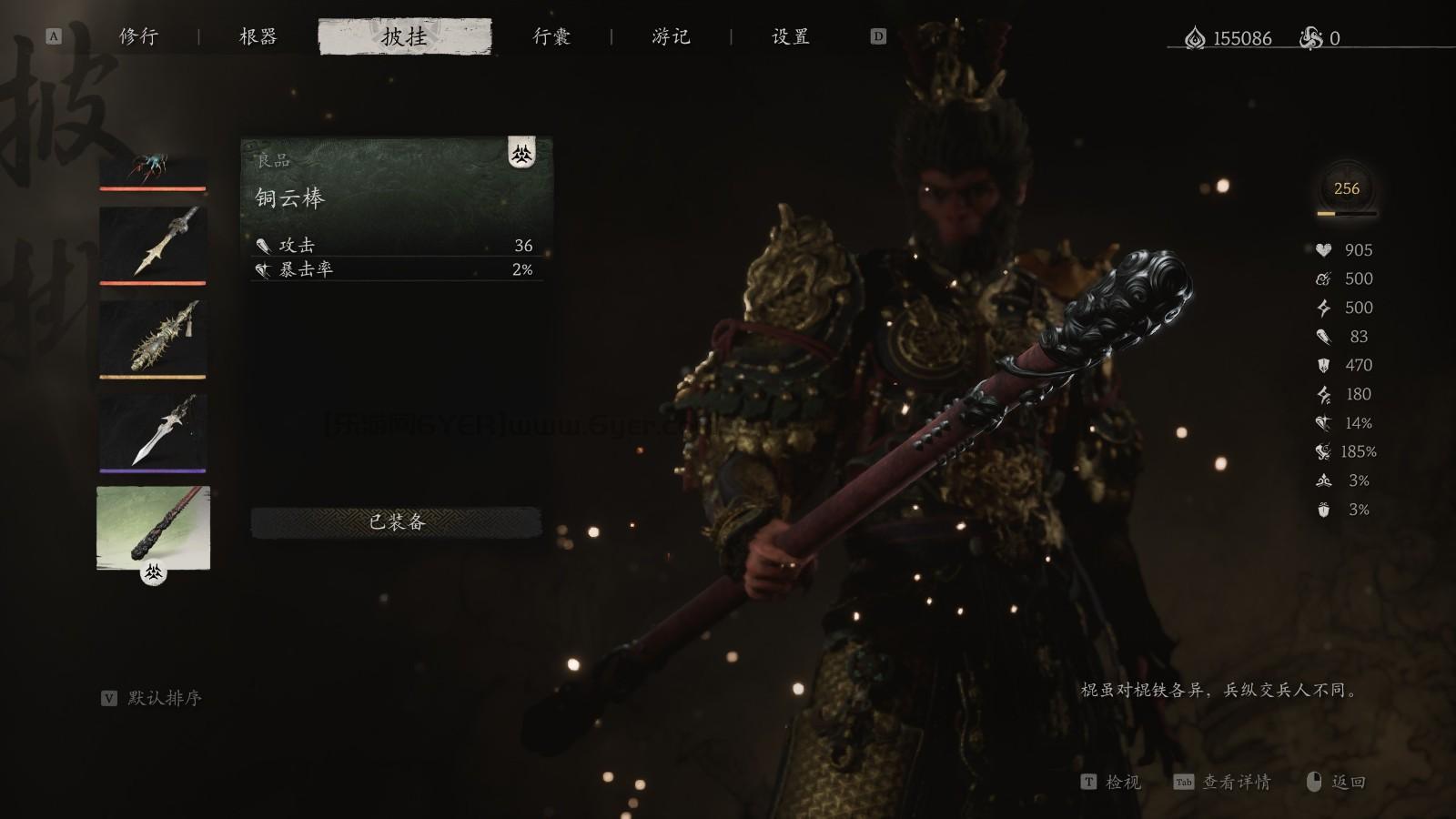This screenshot has width=1456, height=819.
Task: Open the 设置 menu tab
Action: (790, 37)
